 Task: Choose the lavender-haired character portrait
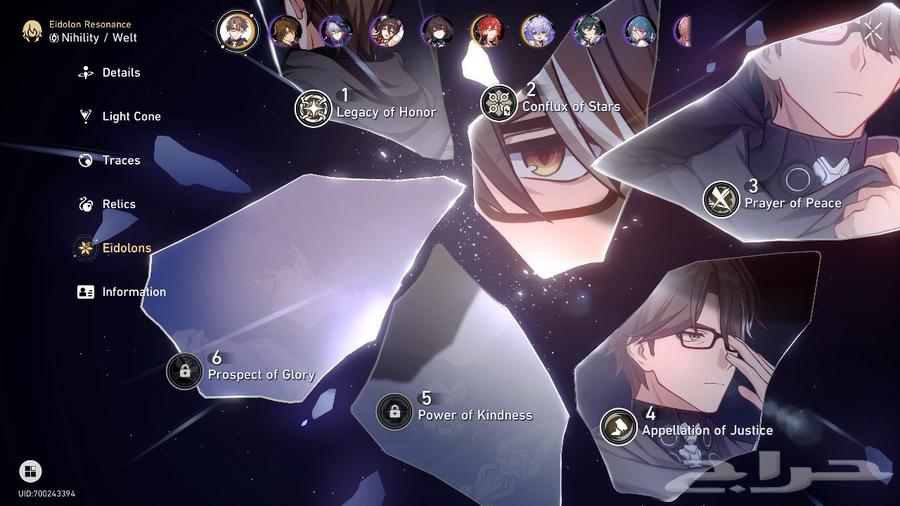coord(537,31)
